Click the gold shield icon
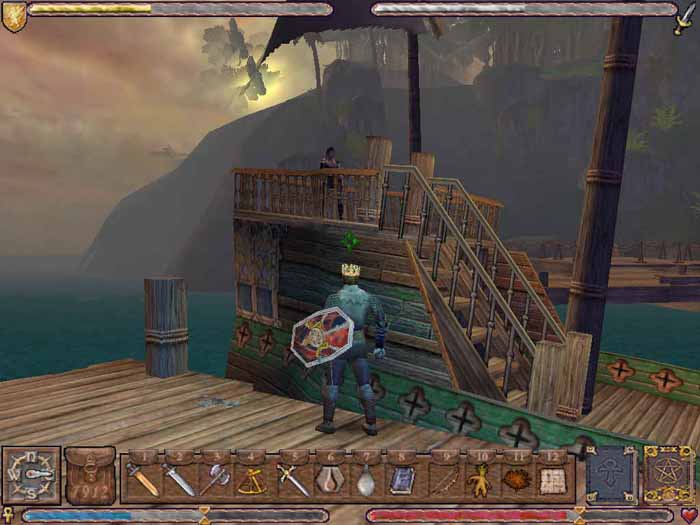The width and height of the screenshot is (700, 525). point(13,16)
